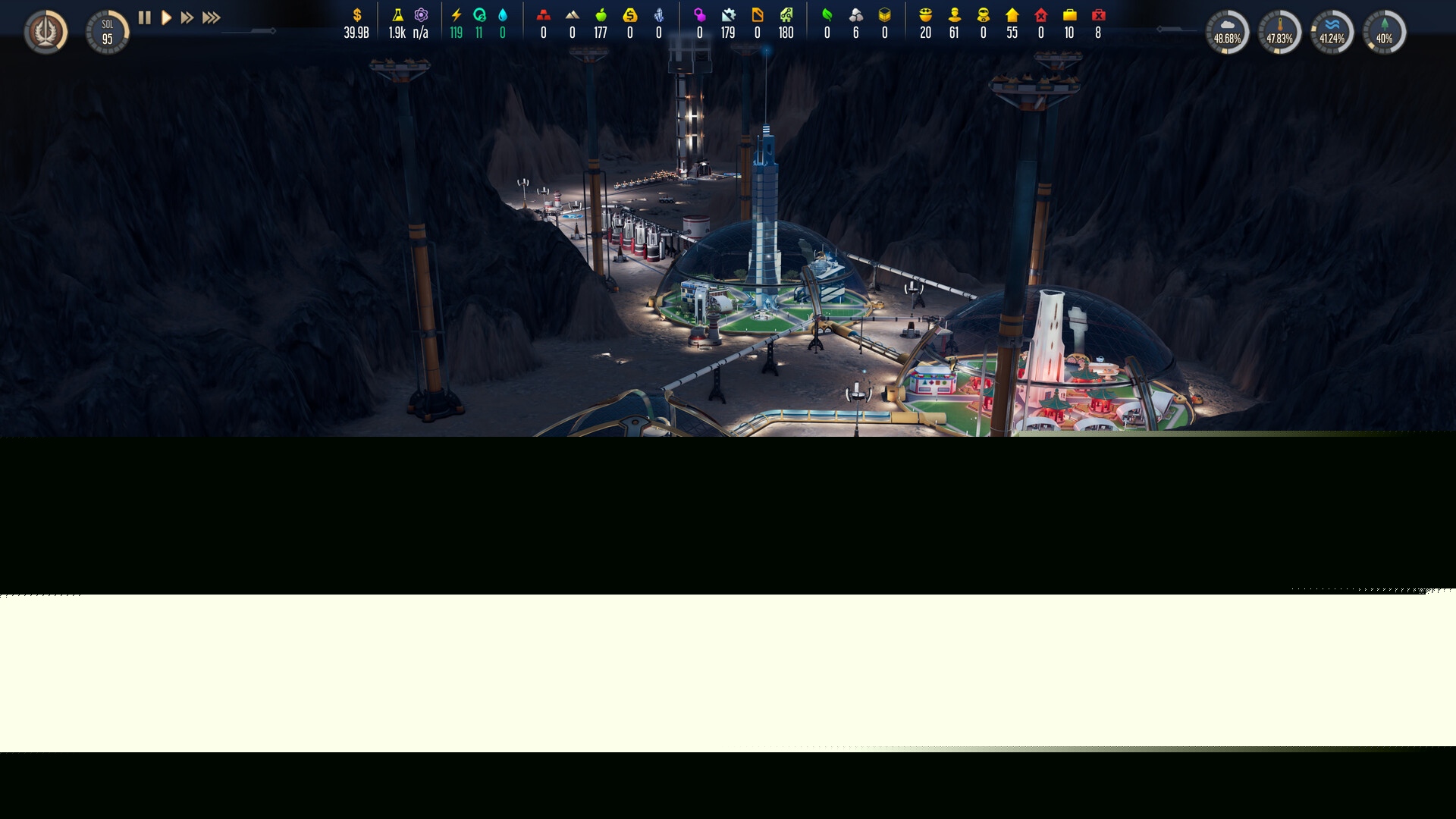Activate triple-arrow fastest speed
Image resolution: width=1456 pixels, height=819 pixels.
click(x=212, y=17)
